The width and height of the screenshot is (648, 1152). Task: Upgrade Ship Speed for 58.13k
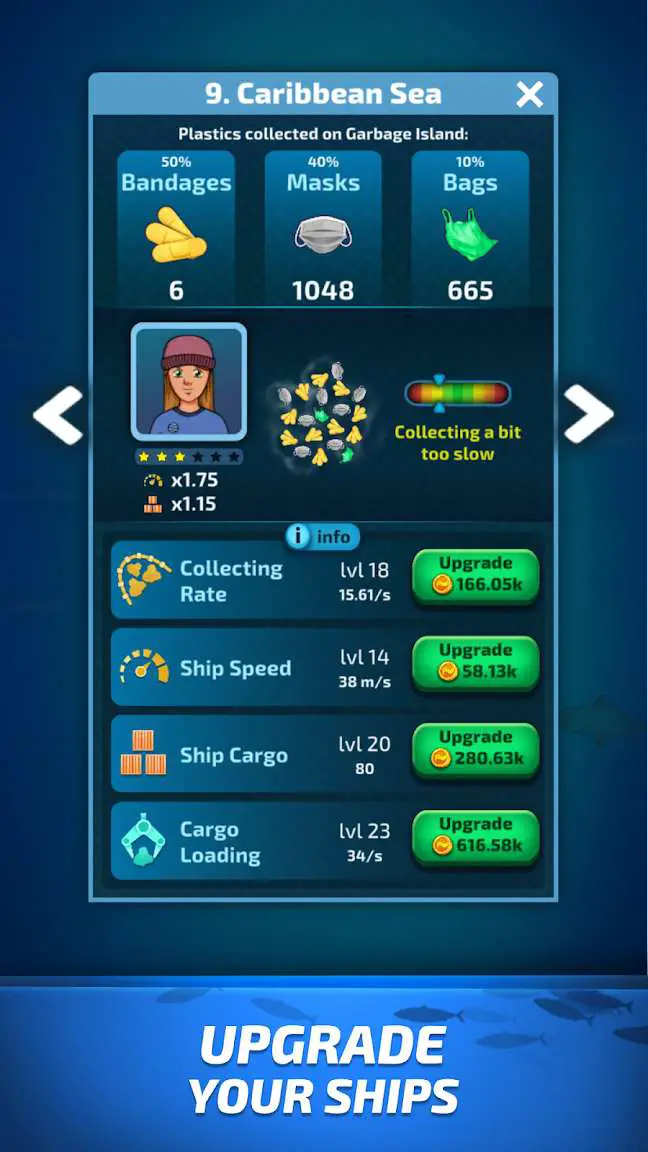coord(475,662)
